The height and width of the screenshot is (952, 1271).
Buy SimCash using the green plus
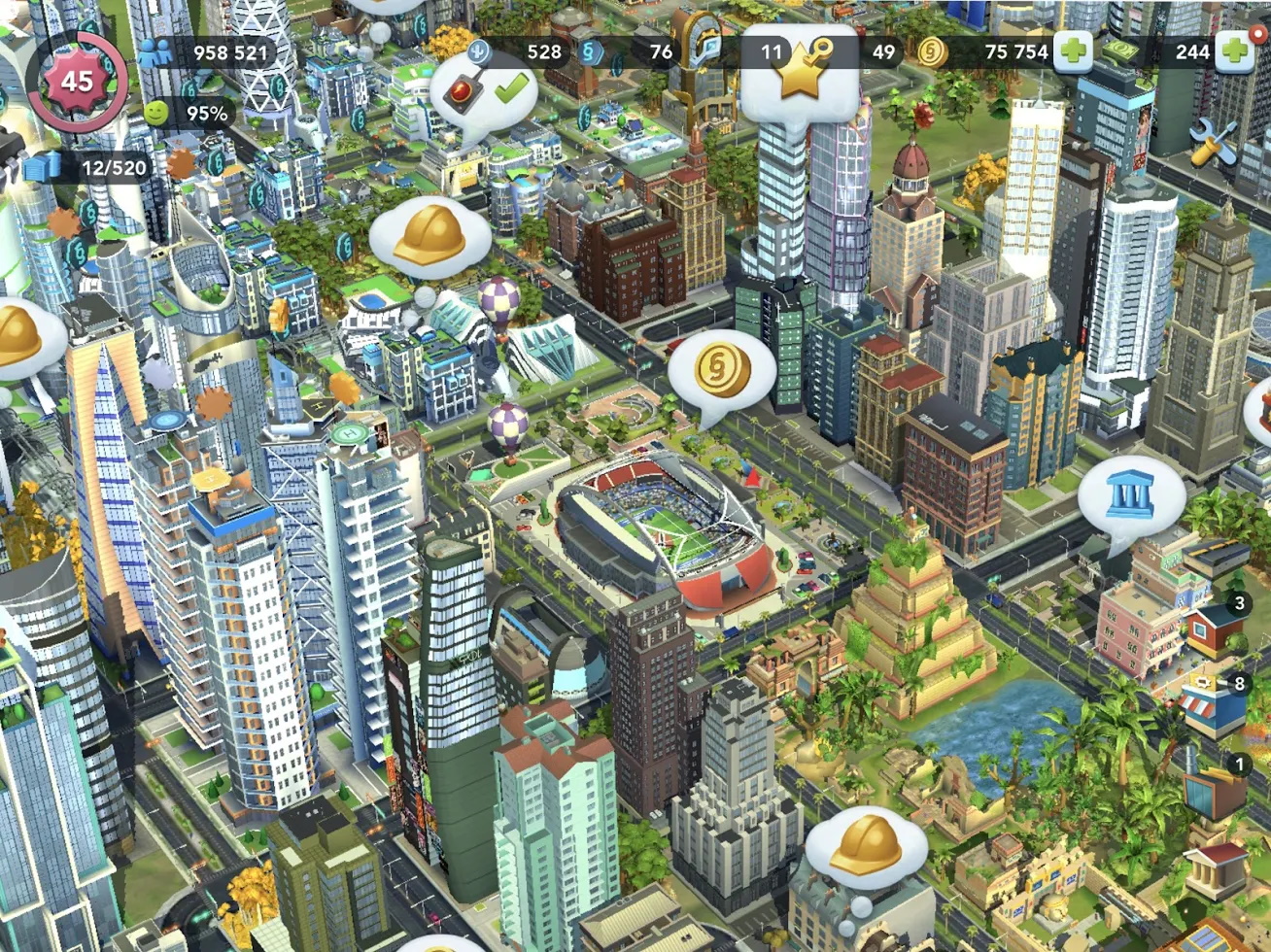pyautogui.click(x=1234, y=51)
